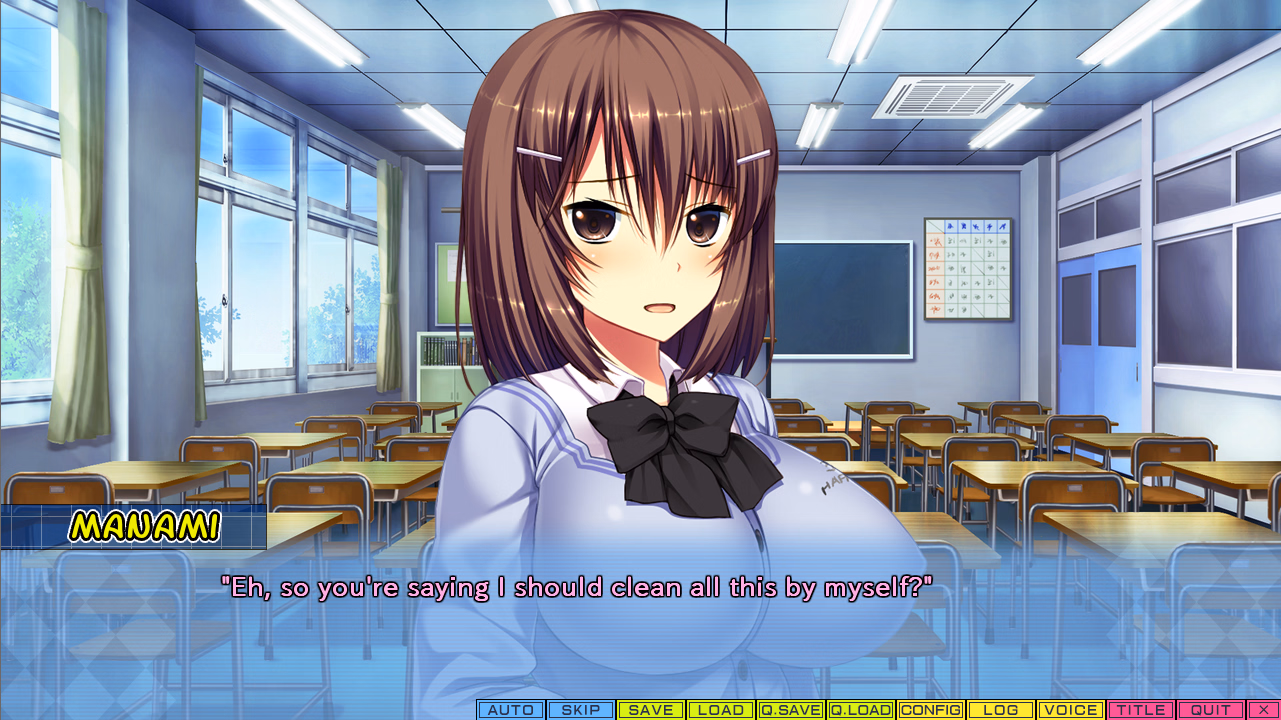
Task: Enable AUTO text advance mode
Action: [x=511, y=710]
